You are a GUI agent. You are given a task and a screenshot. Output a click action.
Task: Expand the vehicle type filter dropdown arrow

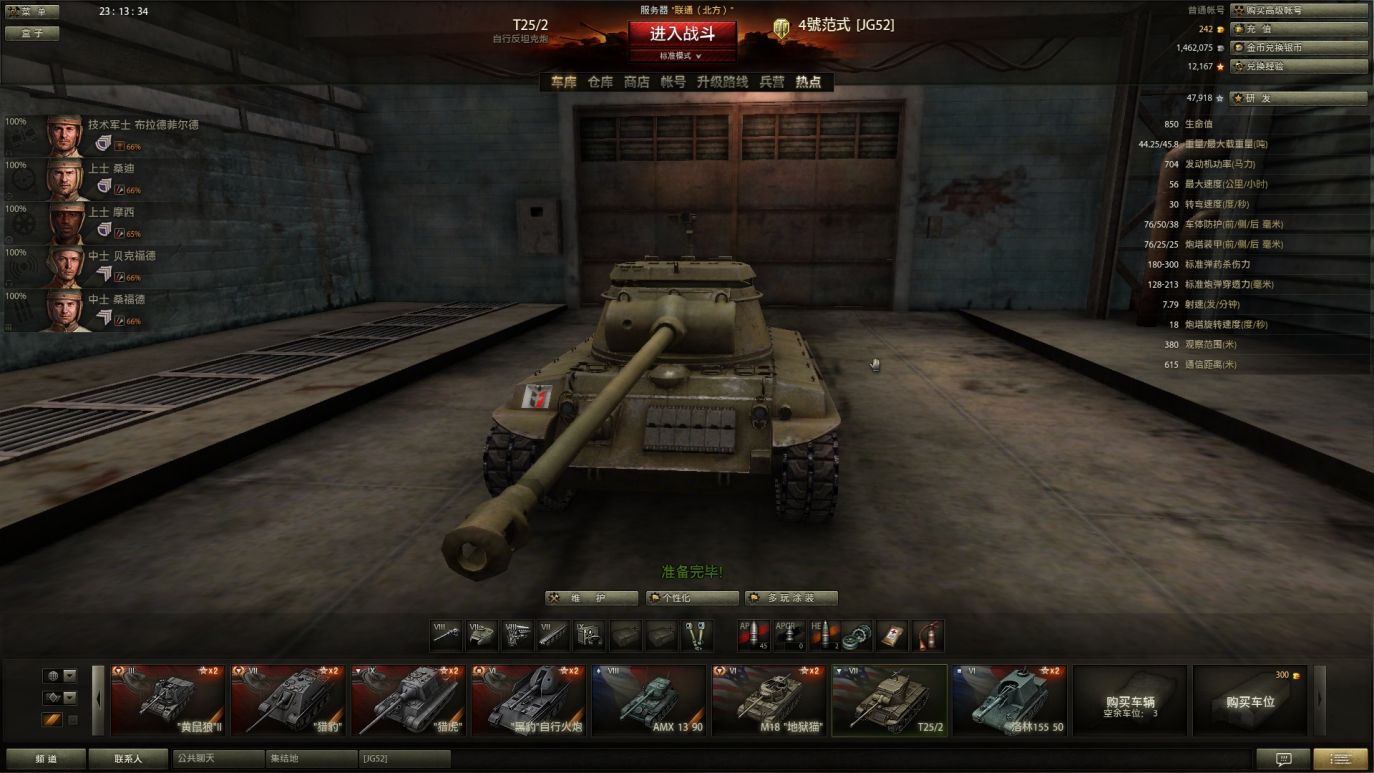click(x=69, y=697)
